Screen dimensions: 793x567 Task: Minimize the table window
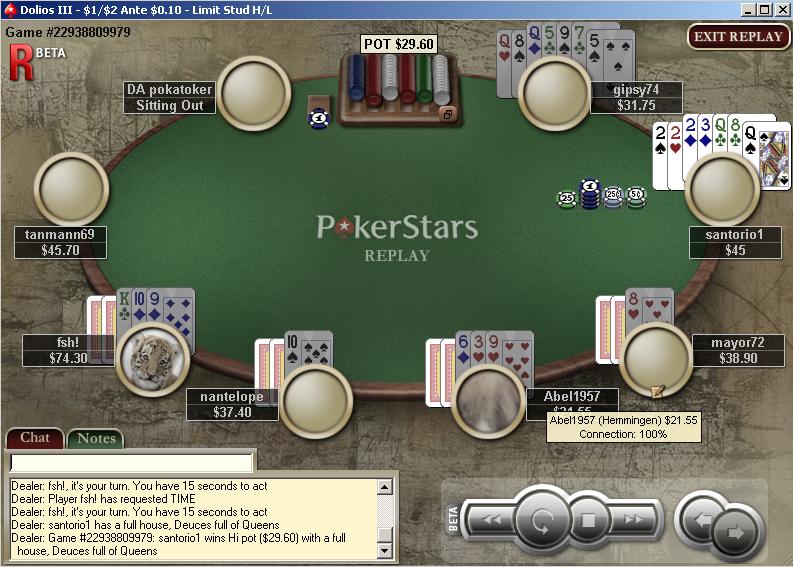[747, 9]
